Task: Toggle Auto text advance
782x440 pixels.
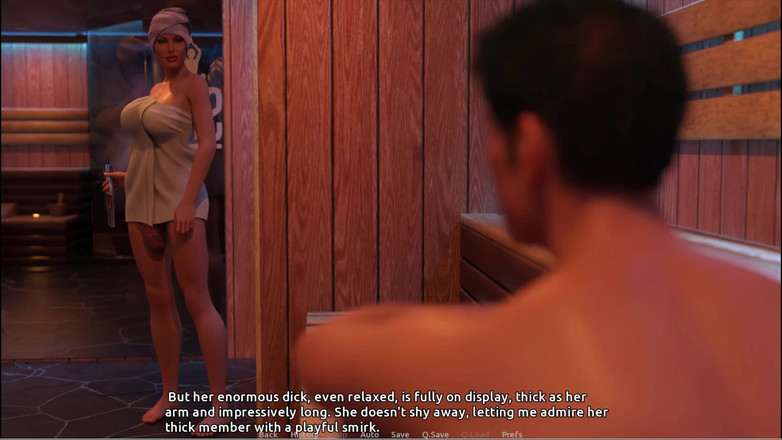Action: [370, 435]
